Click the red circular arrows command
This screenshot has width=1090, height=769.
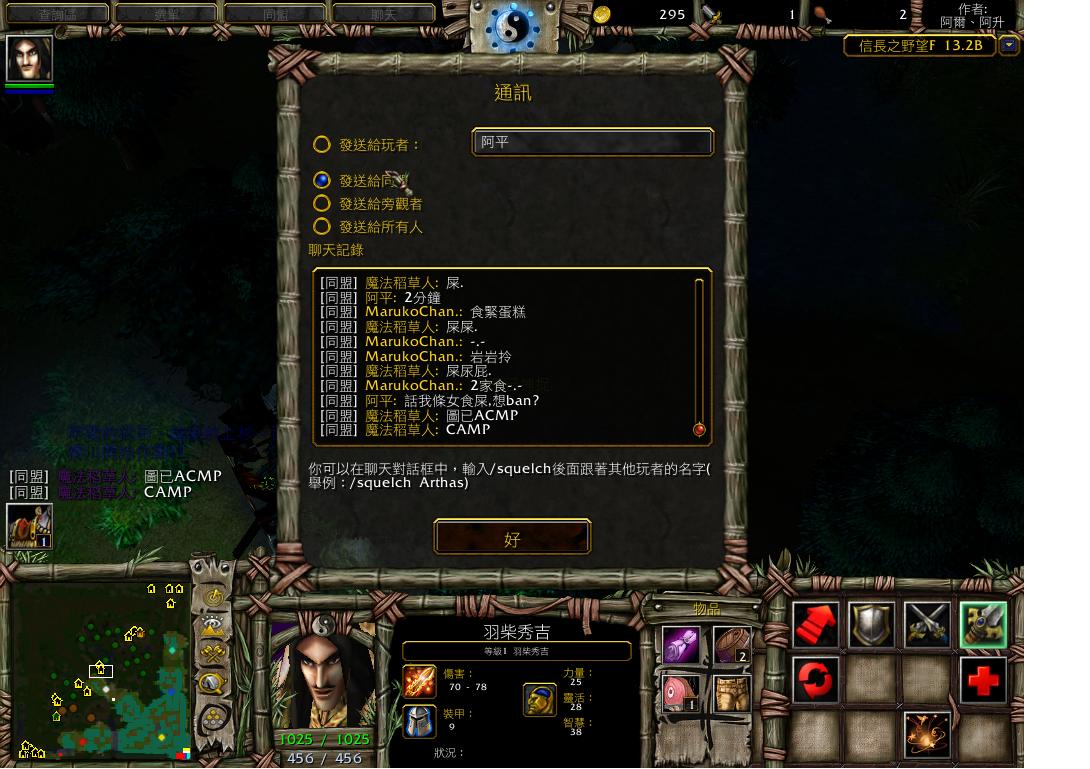coord(816,681)
